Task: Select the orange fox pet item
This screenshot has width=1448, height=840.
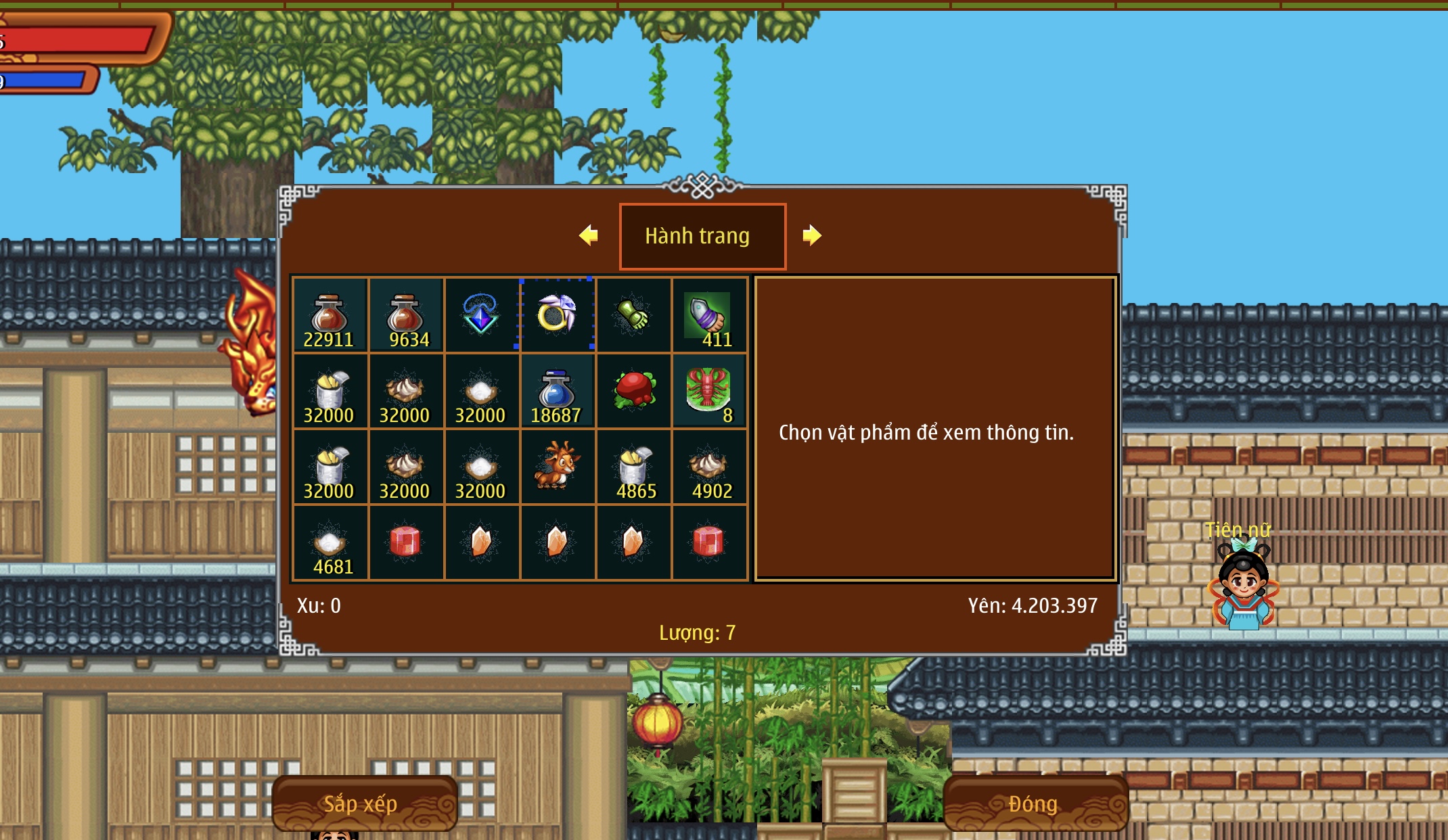Action: (x=557, y=467)
